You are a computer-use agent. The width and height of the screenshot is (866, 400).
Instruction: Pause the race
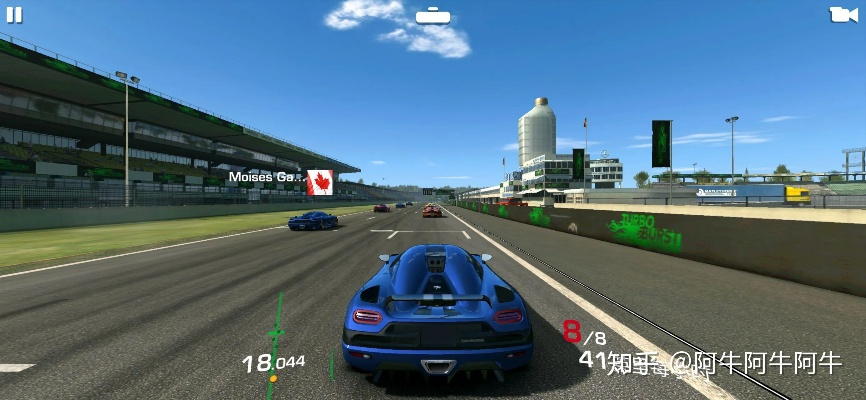14,15
